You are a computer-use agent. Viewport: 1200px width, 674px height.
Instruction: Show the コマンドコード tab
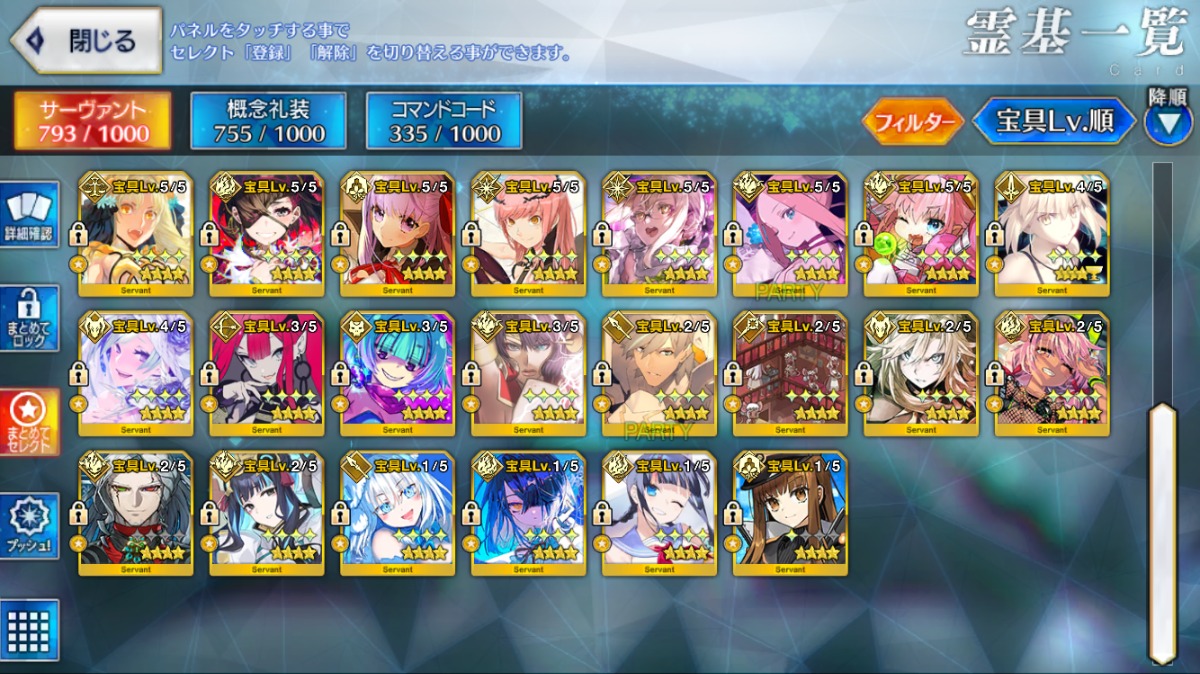point(444,121)
